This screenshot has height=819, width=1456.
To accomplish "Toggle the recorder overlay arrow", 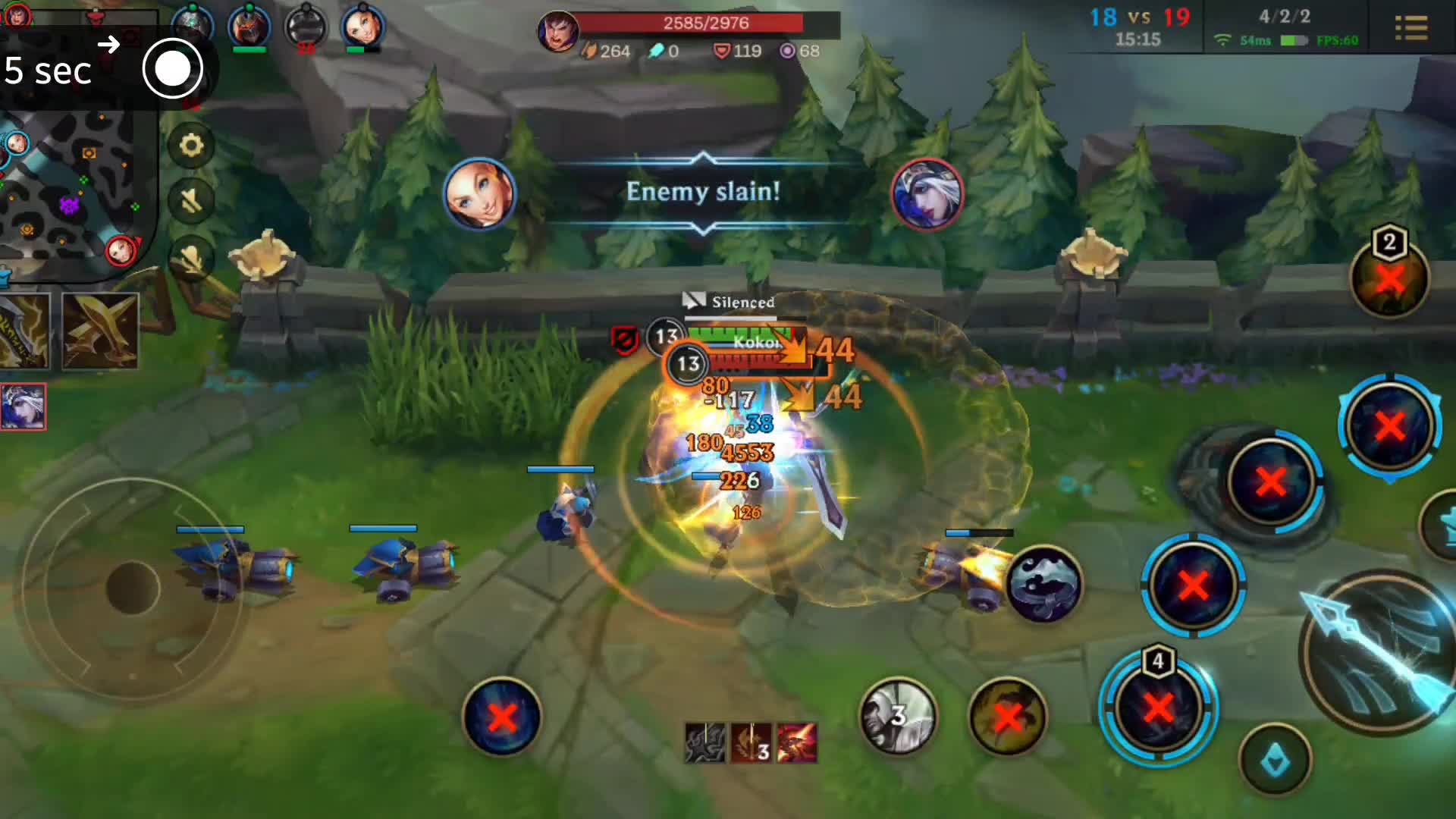I will (108, 44).
